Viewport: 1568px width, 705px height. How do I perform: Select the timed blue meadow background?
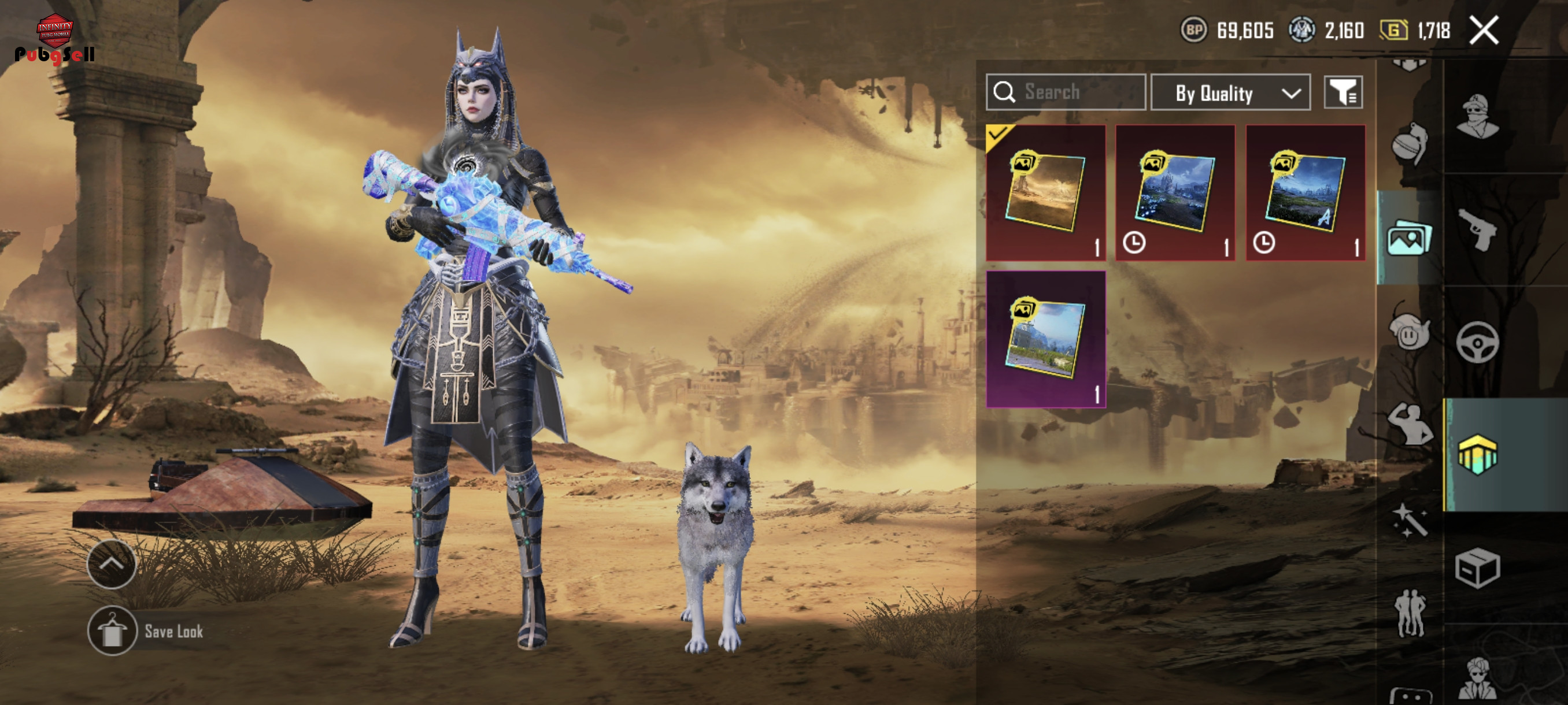point(1305,193)
